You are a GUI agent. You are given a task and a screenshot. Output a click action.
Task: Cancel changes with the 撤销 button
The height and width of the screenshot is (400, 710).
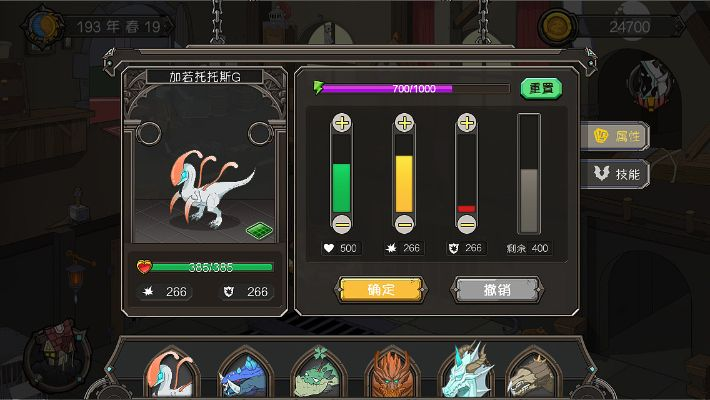(x=498, y=290)
